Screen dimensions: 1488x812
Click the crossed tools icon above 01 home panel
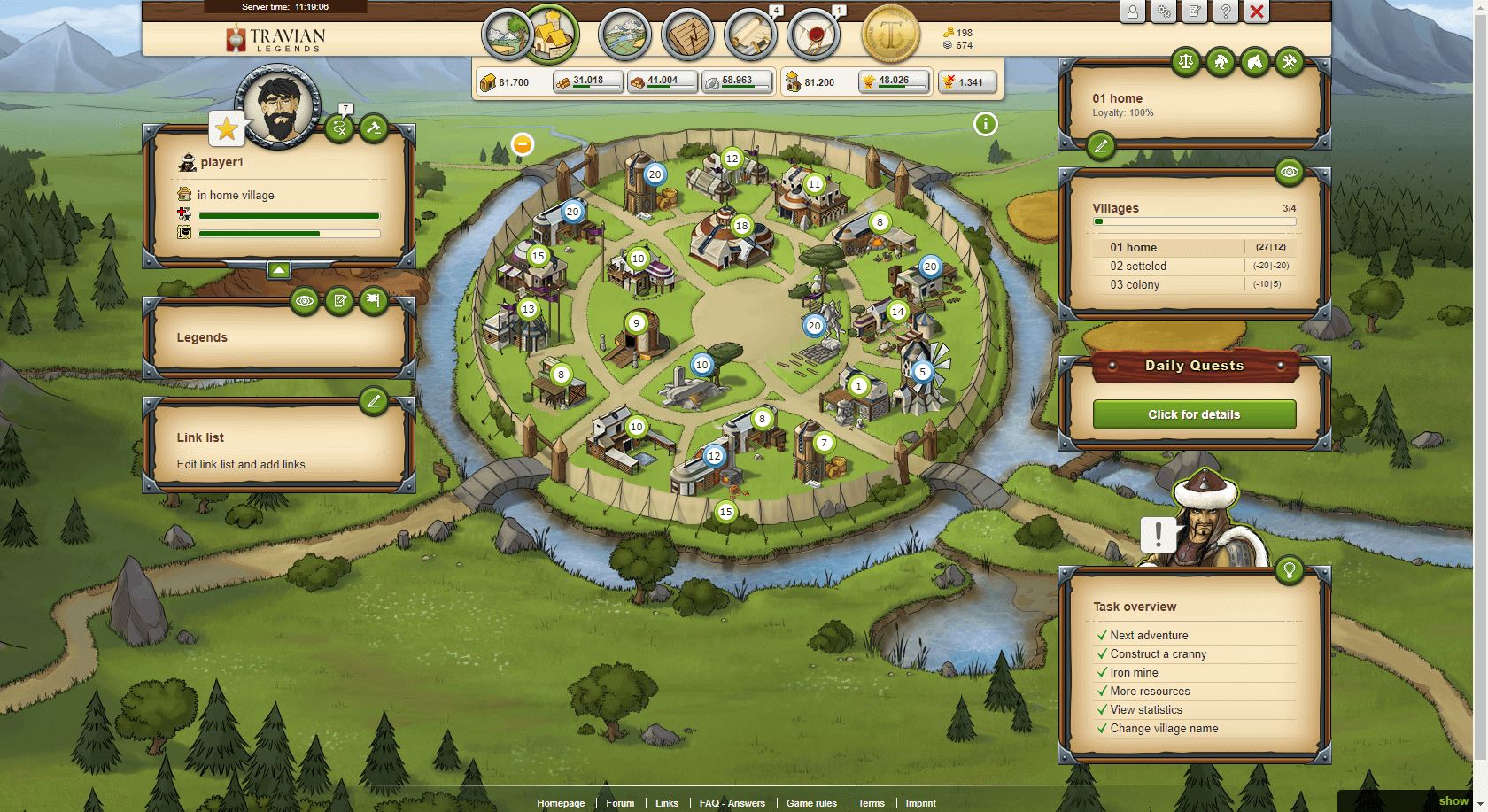coord(1288,63)
